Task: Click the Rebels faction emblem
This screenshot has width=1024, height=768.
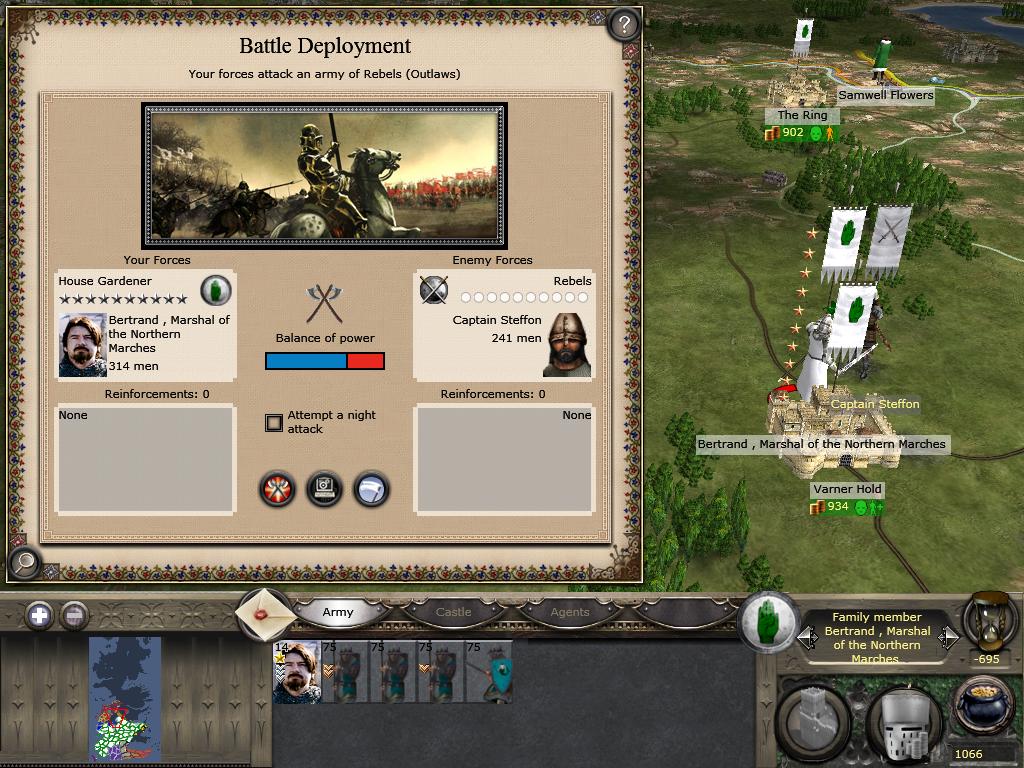Action: [433, 290]
